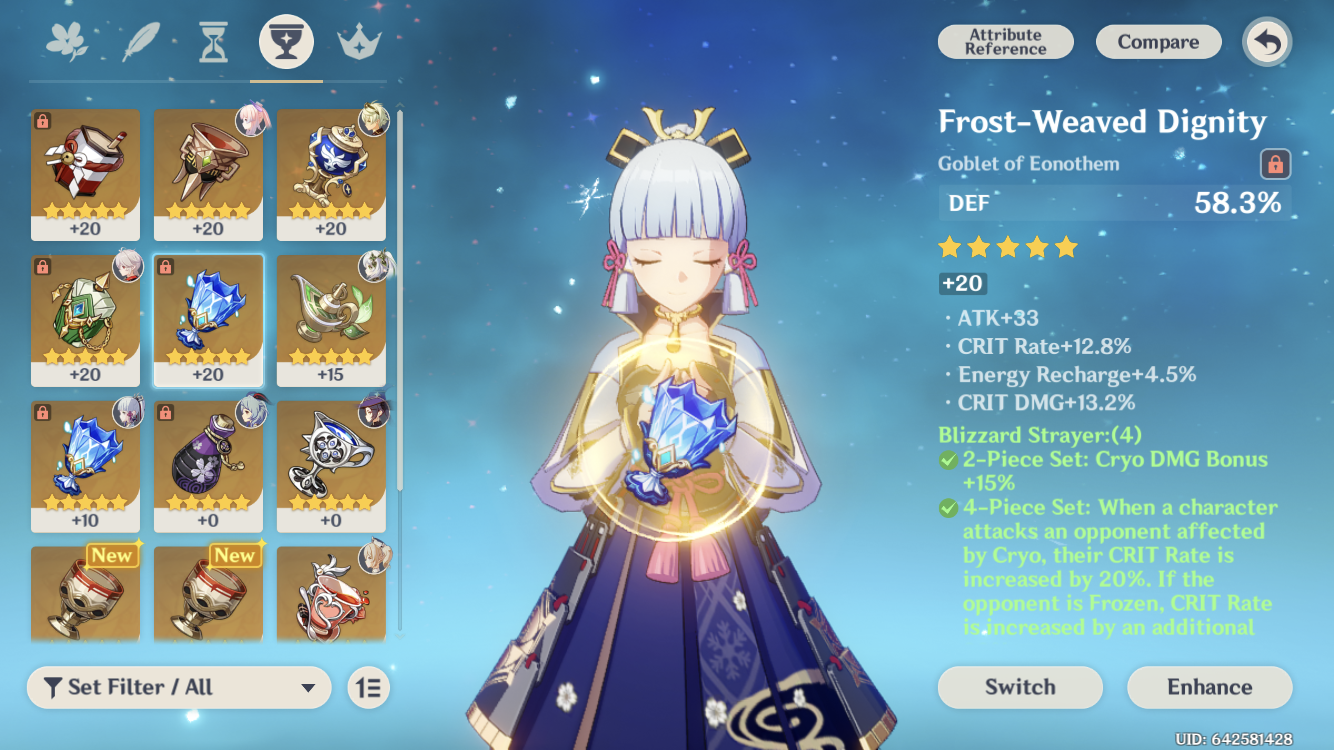Select the goblet artifact marked New

[86, 595]
